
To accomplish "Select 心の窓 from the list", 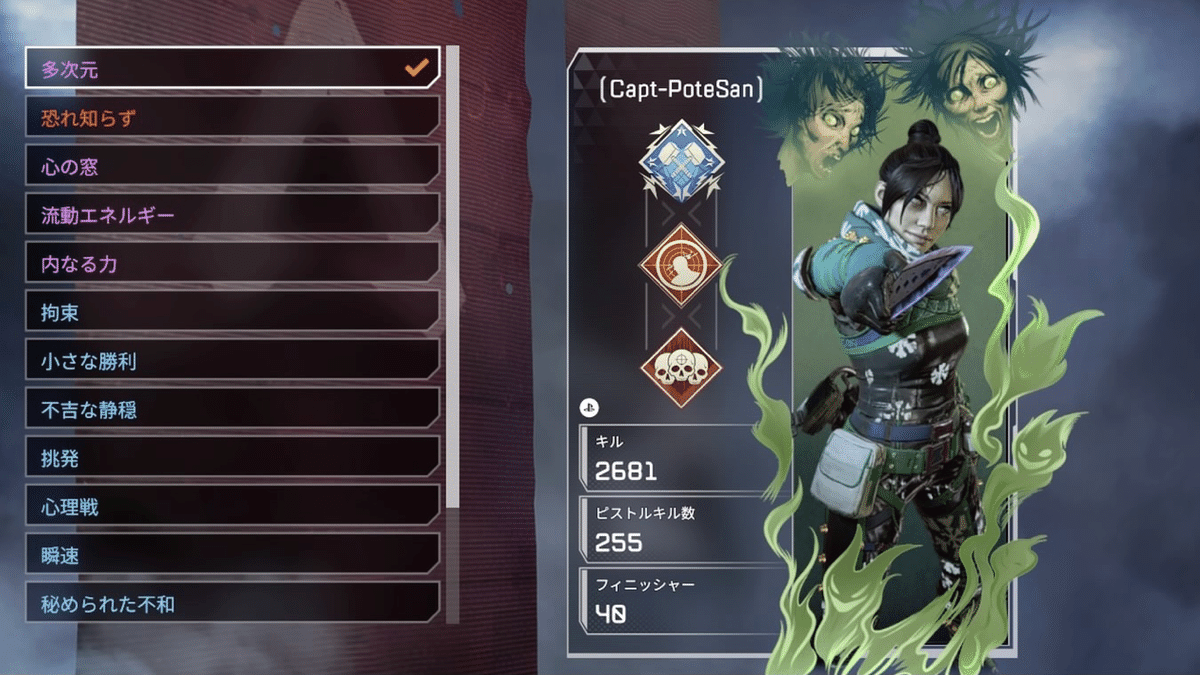I will click(232, 167).
